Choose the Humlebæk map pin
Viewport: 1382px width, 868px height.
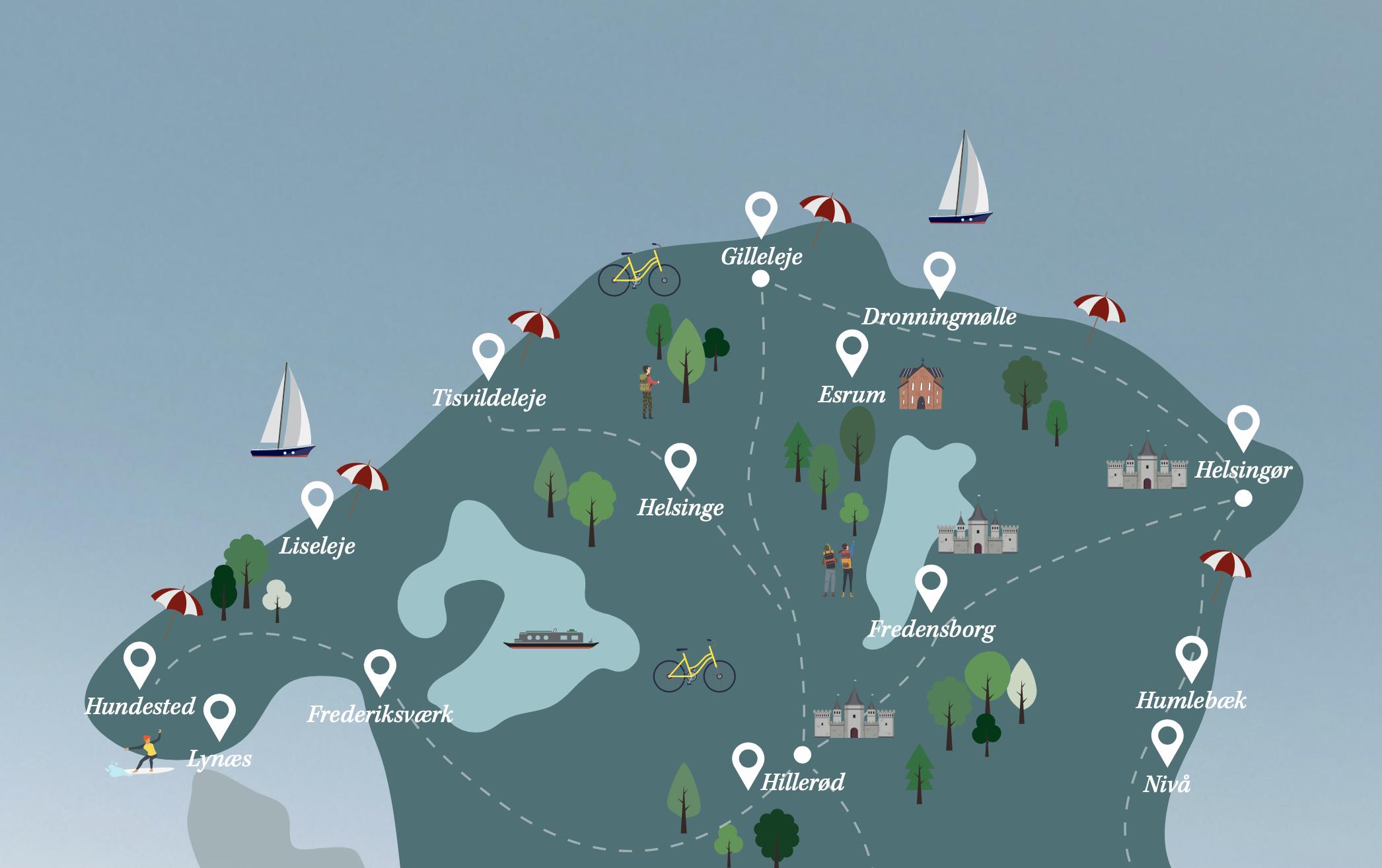tap(1191, 655)
